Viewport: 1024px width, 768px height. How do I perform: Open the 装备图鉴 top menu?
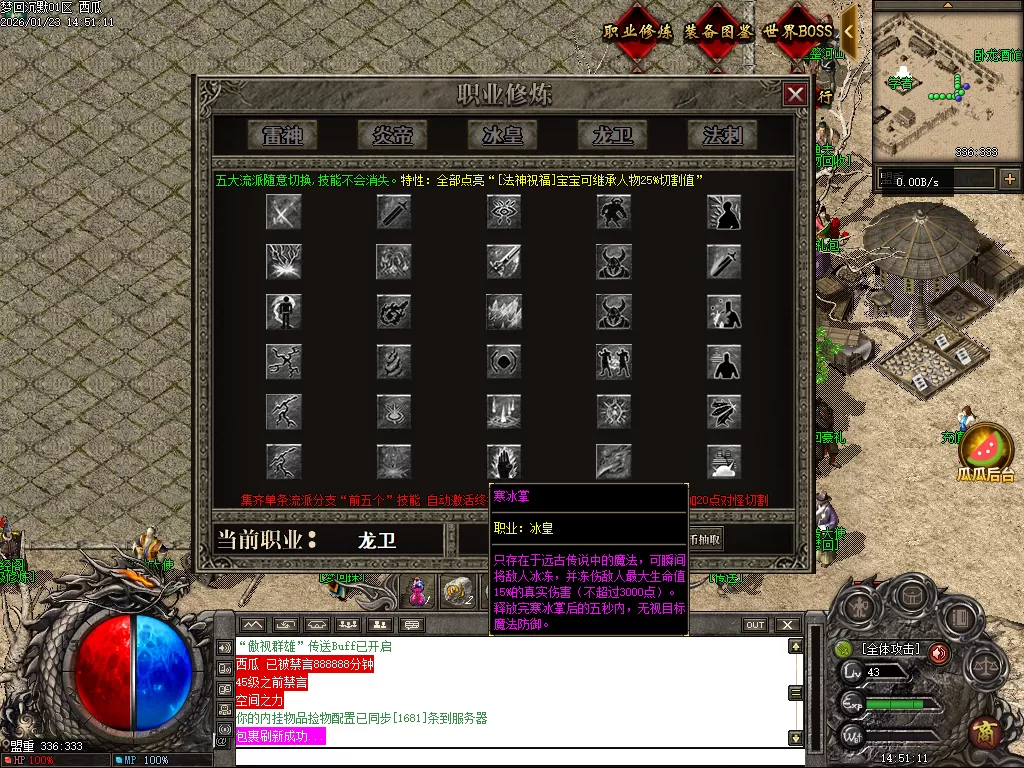click(718, 32)
